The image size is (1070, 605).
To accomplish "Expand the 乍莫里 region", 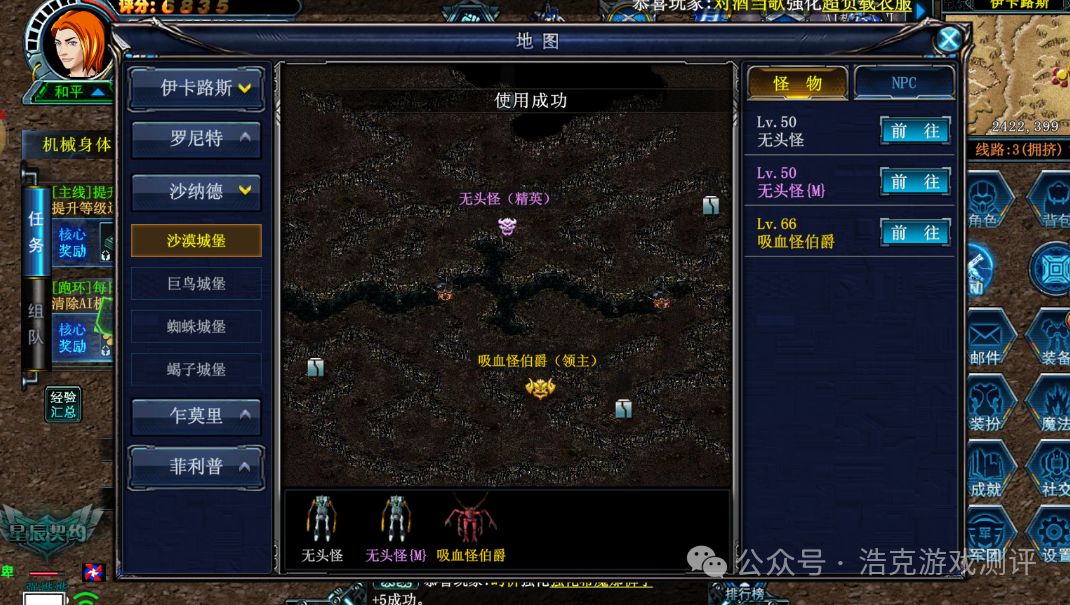I will click(196, 416).
